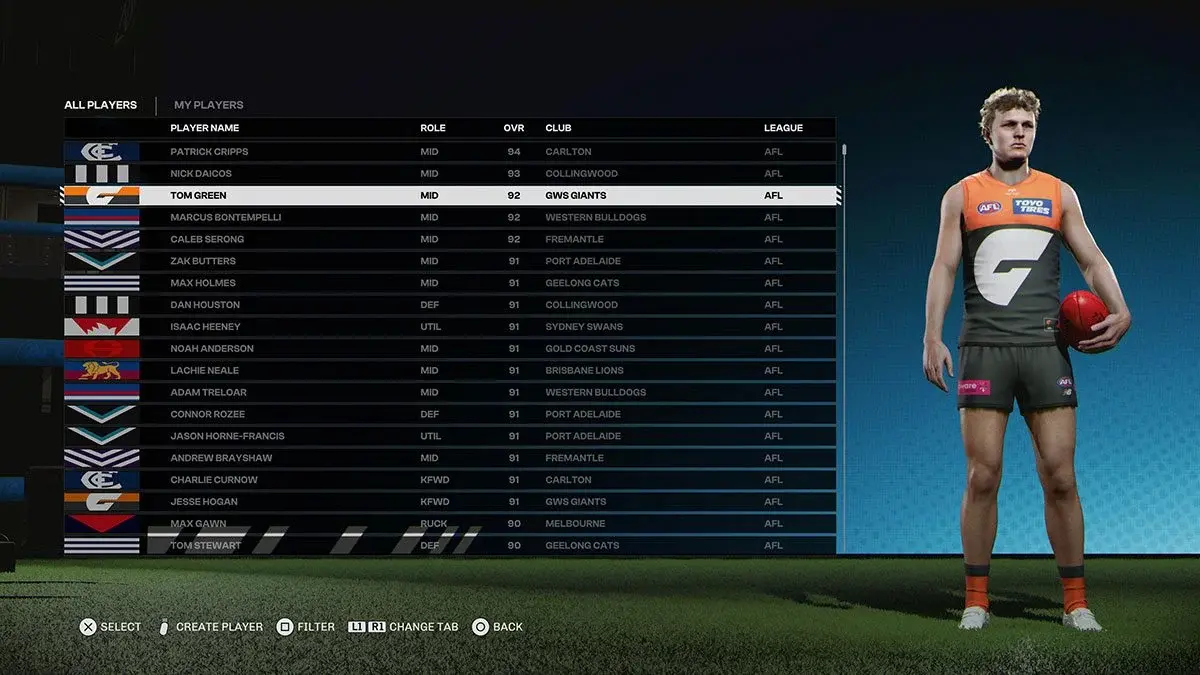This screenshot has height=675, width=1200.
Task: Pick Noah Anderson of Gold Coast Suns
Action: tap(212, 349)
